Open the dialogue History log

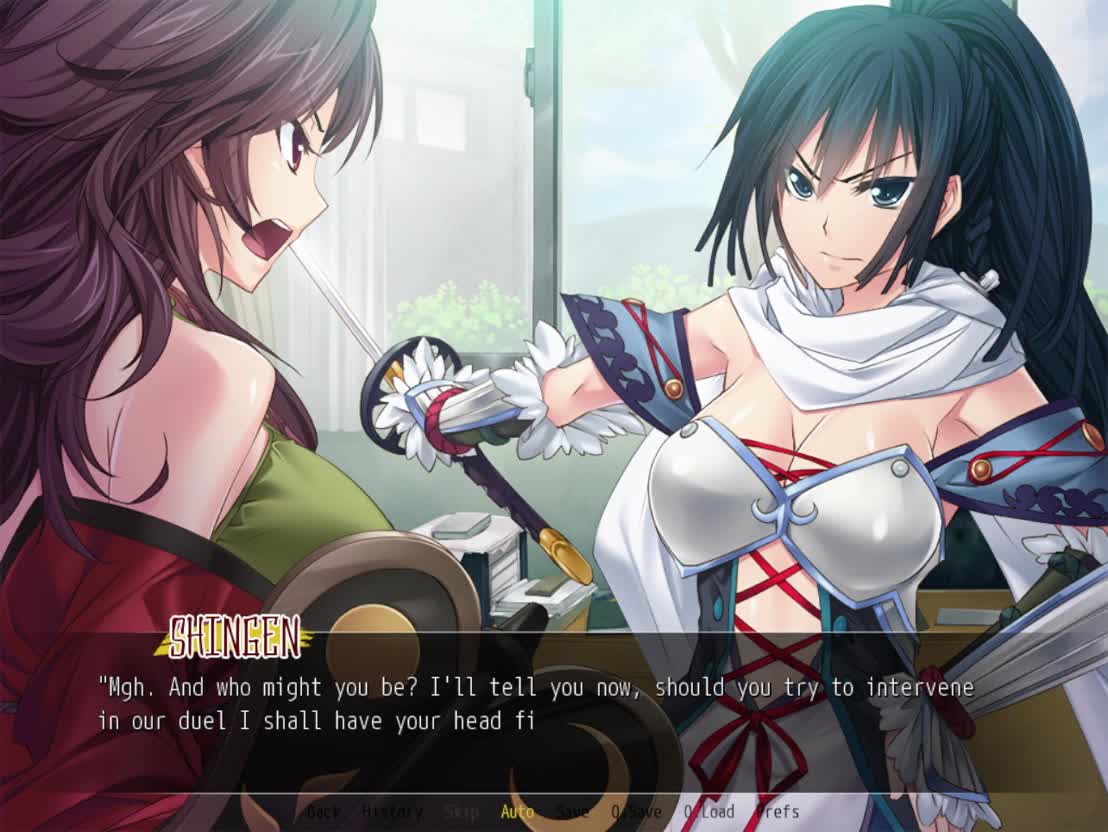(x=391, y=812)
